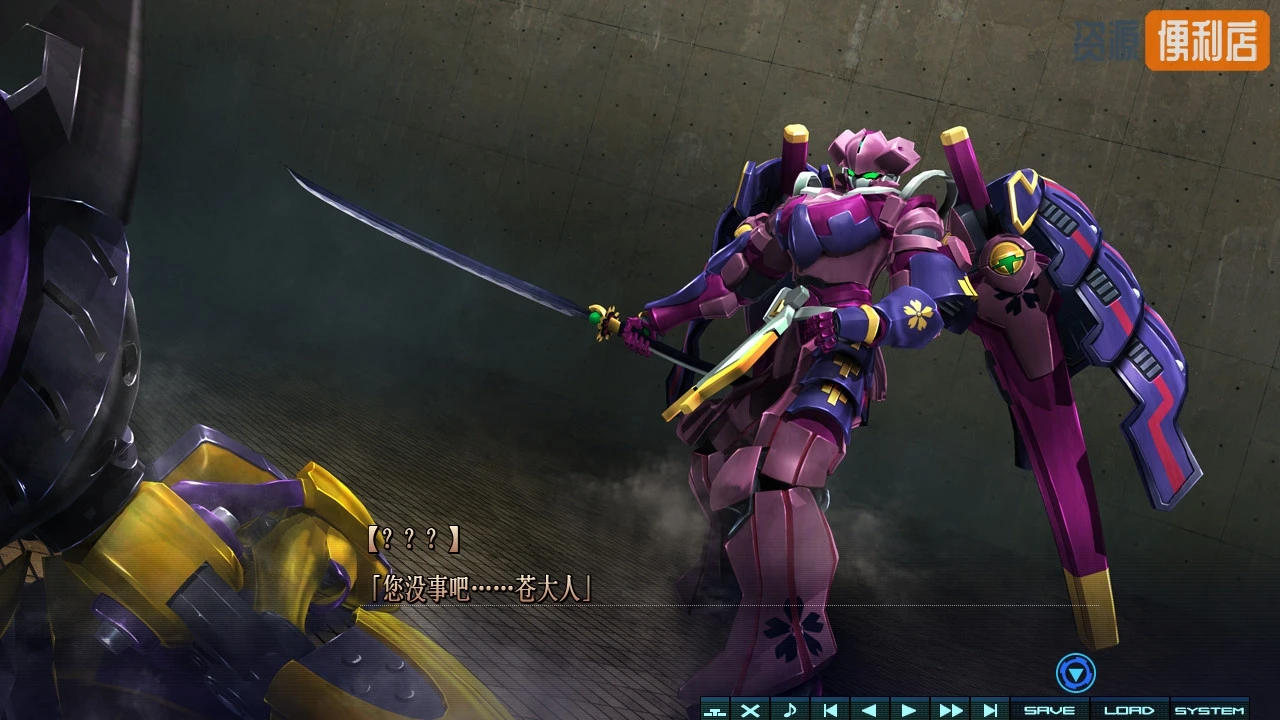
Task: Open the SYSTEM settings
Action: coord(1209,710)
